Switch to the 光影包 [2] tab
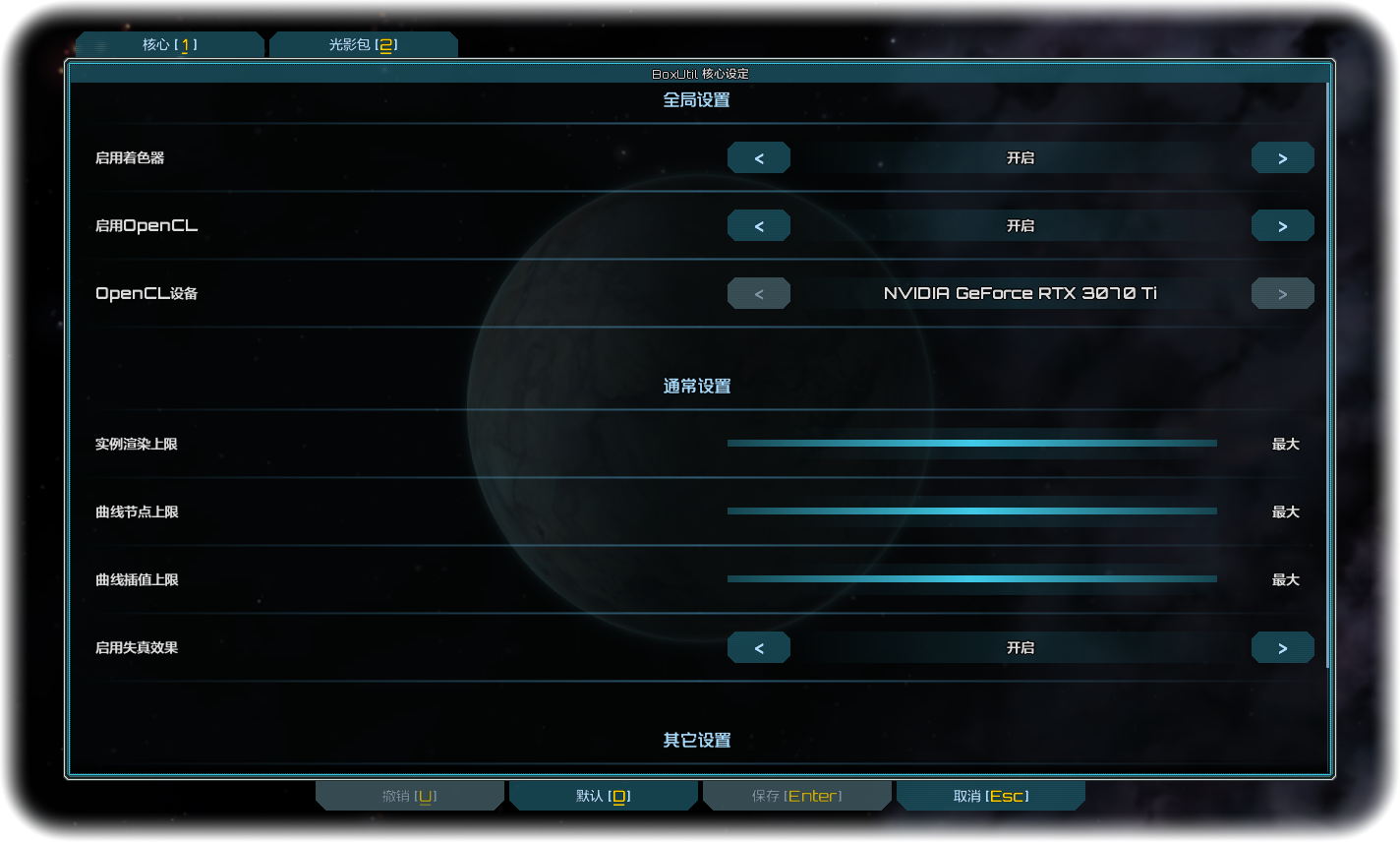1400x842 pixels. (x=363, y=43)
